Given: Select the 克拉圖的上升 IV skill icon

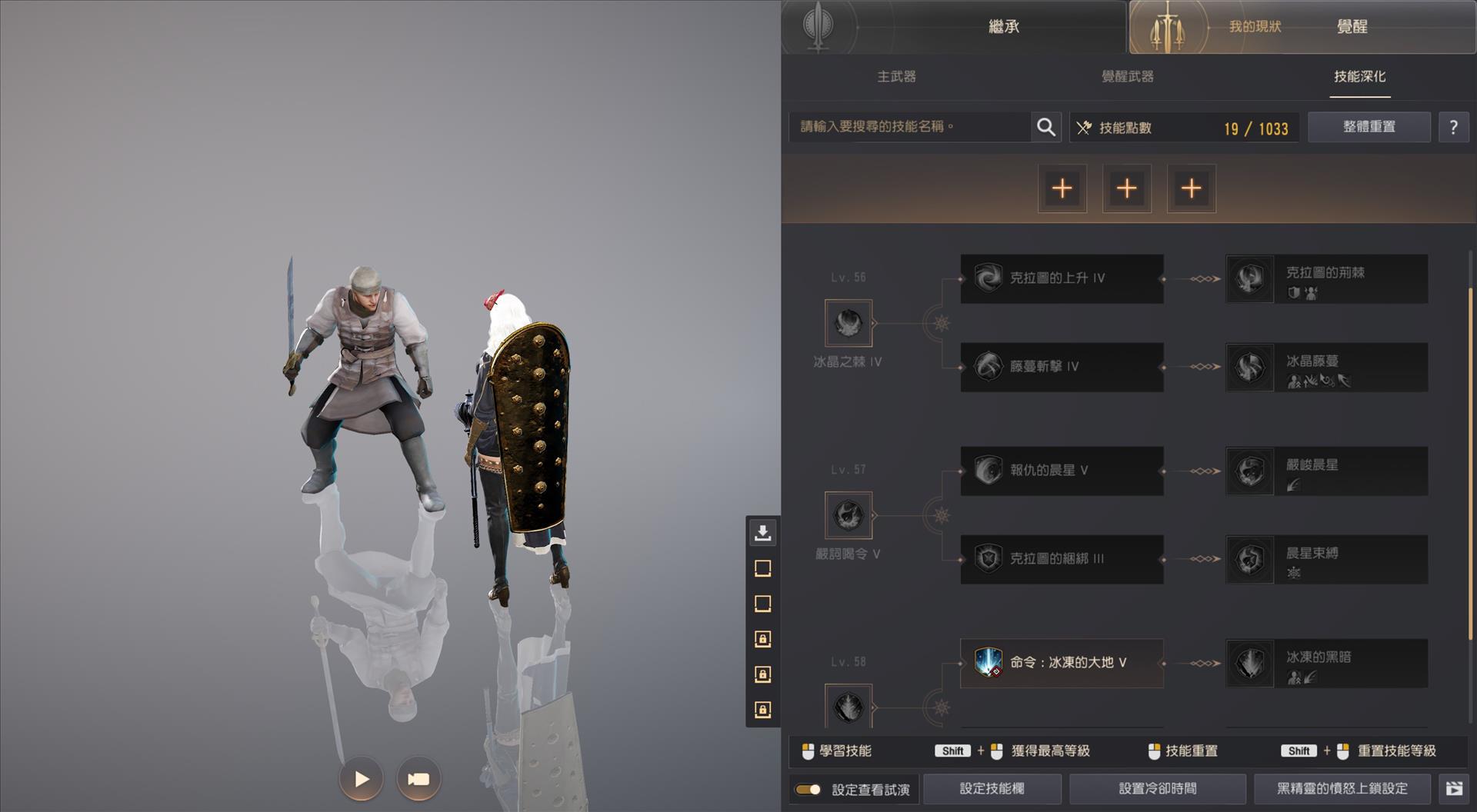Looking at the screenshot, I should point(987,278).
